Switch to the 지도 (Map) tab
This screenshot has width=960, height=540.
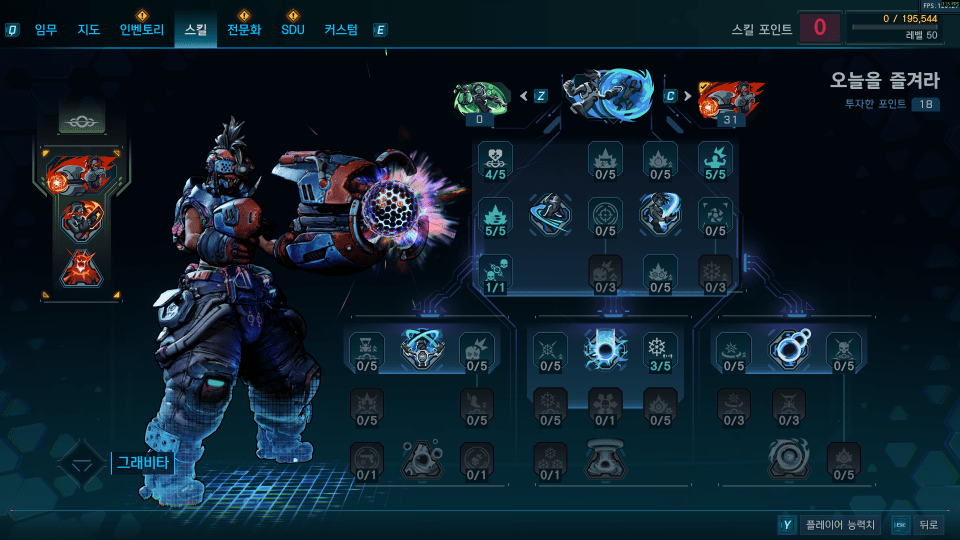89,30
